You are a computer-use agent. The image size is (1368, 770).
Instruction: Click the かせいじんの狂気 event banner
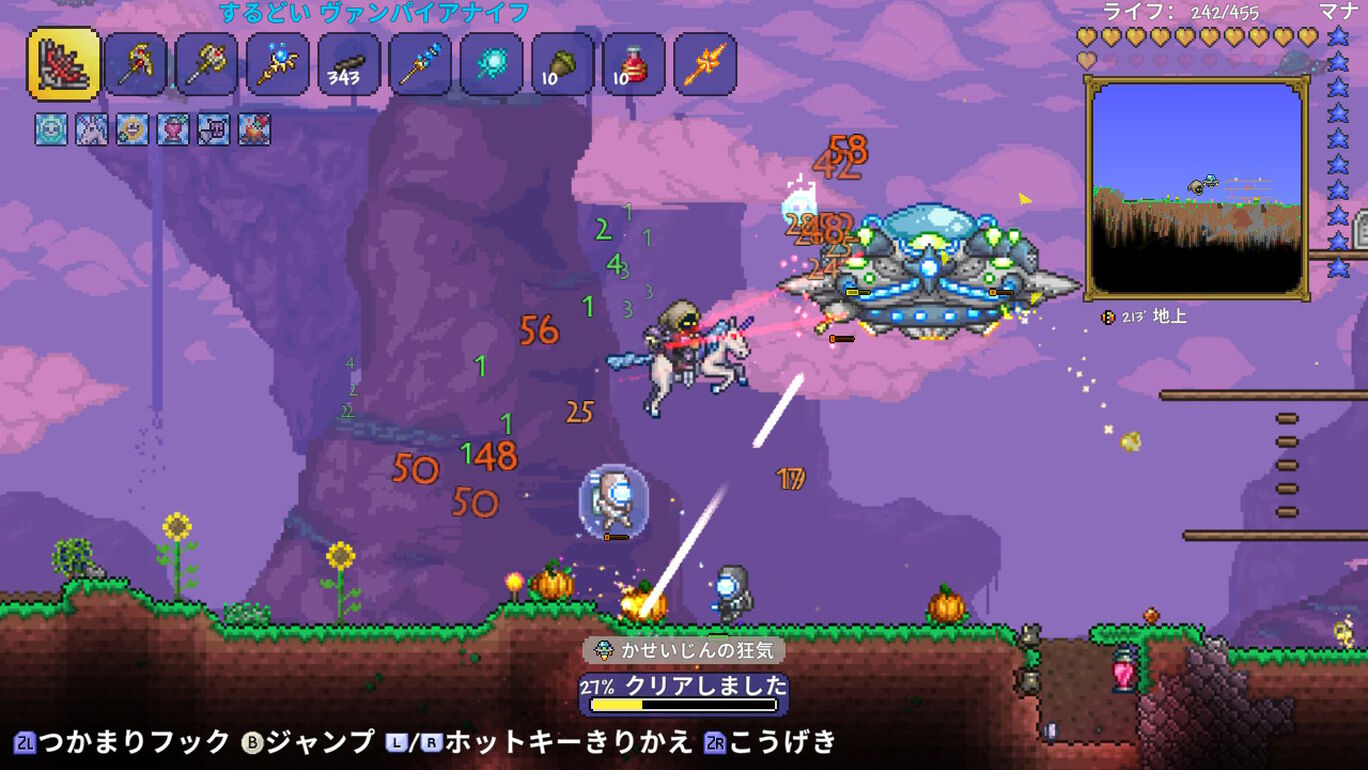[684, 650]
